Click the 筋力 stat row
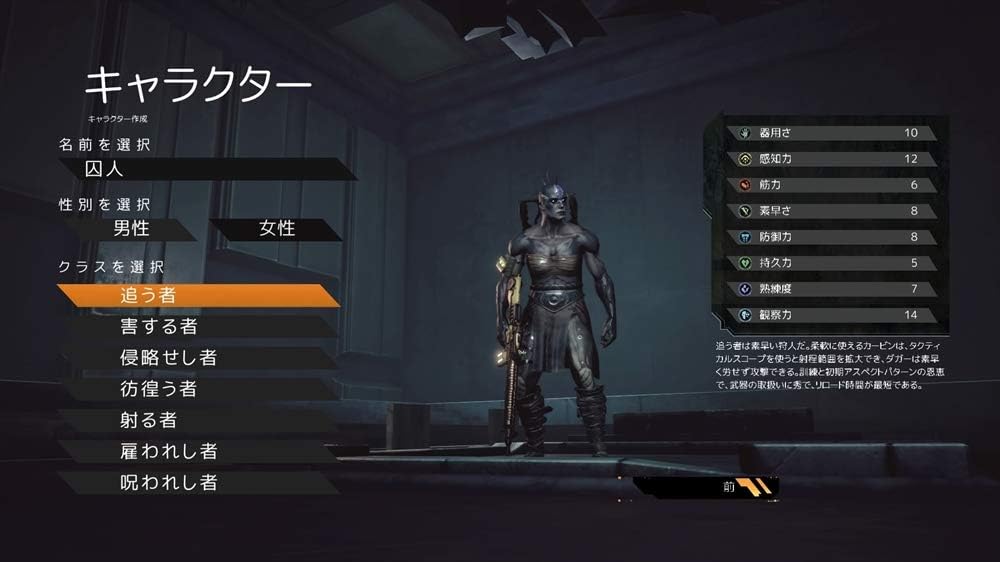 pos(835,185)
